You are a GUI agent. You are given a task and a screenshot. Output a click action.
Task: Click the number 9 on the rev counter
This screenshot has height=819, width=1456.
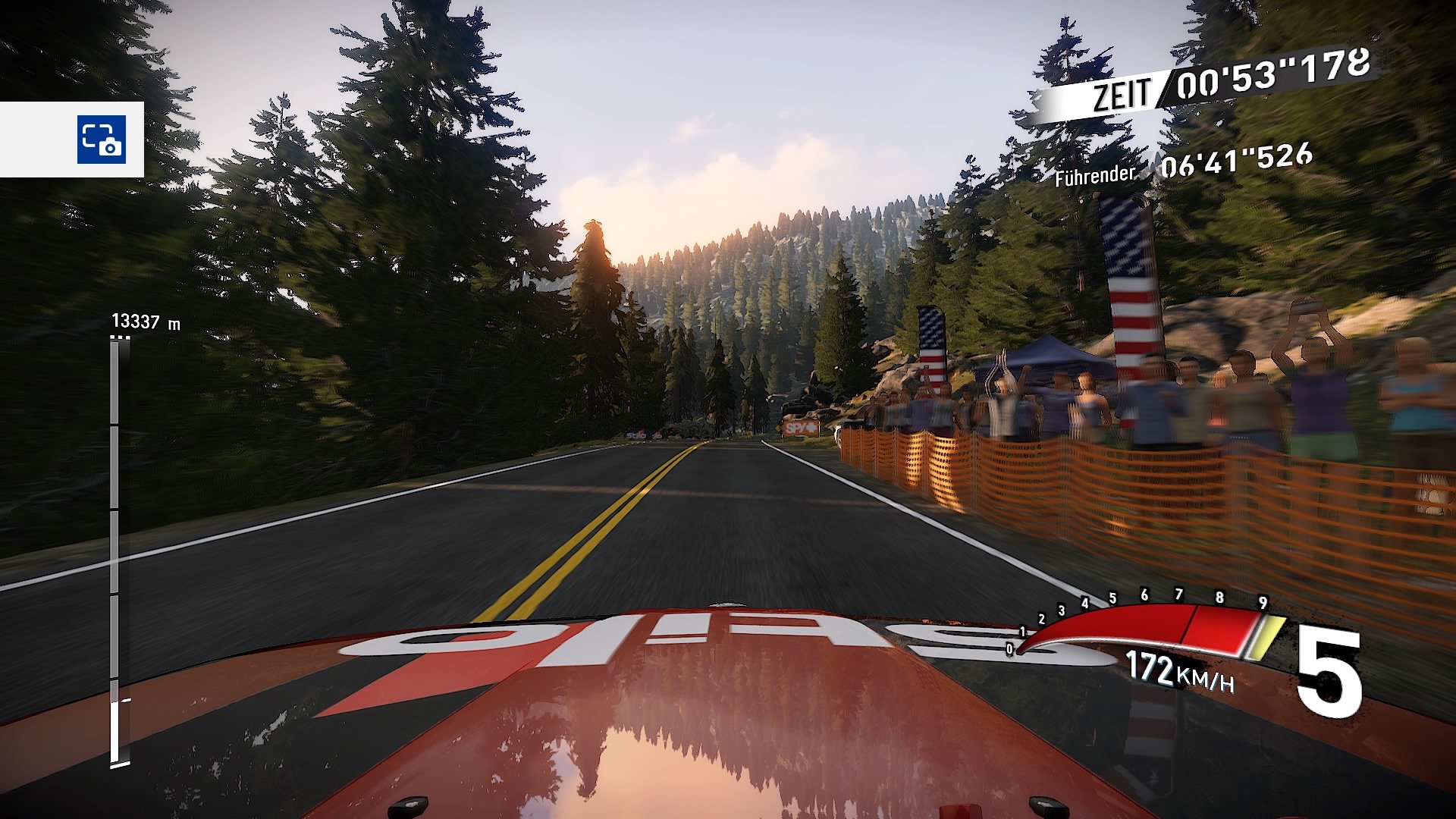[x=1263, y=602]
